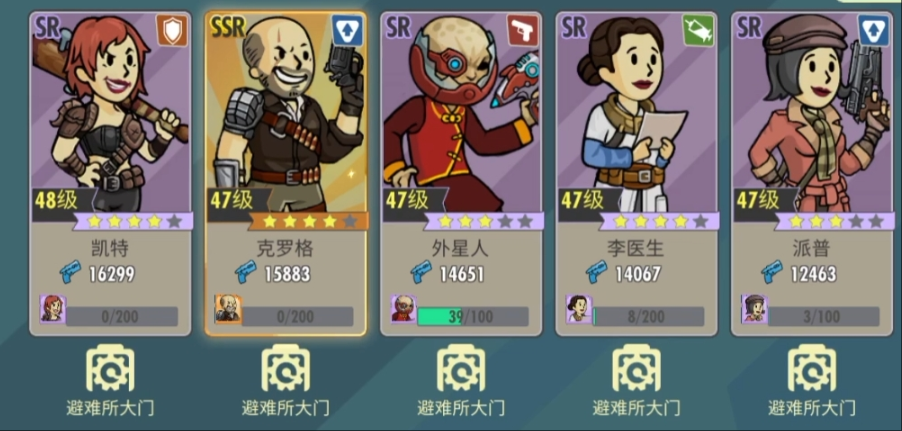This screenshot has height=431, width=902.
Task: Click the orange shield class icon on 凯特
Action: [x=172, y=30]
